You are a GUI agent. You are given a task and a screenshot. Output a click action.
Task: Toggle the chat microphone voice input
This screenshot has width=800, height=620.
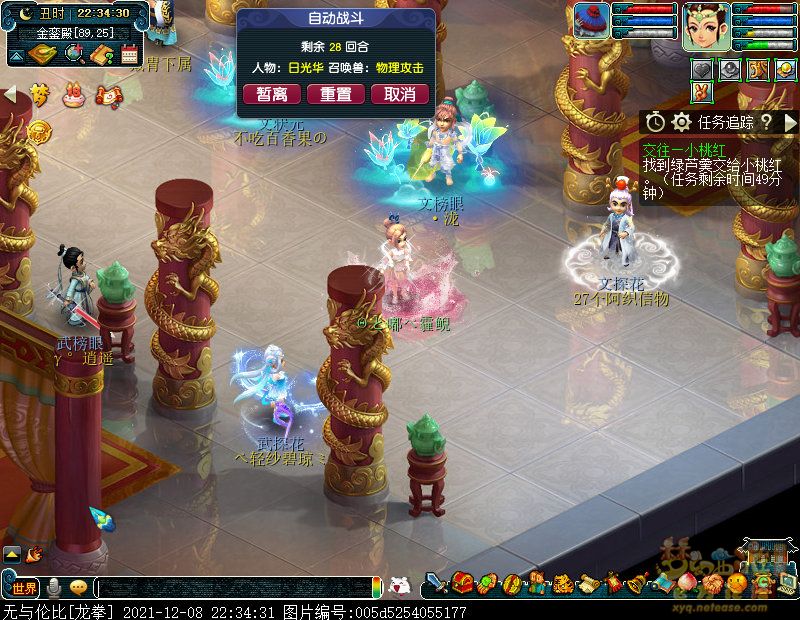pyautogui.click(x=54, y=587)
